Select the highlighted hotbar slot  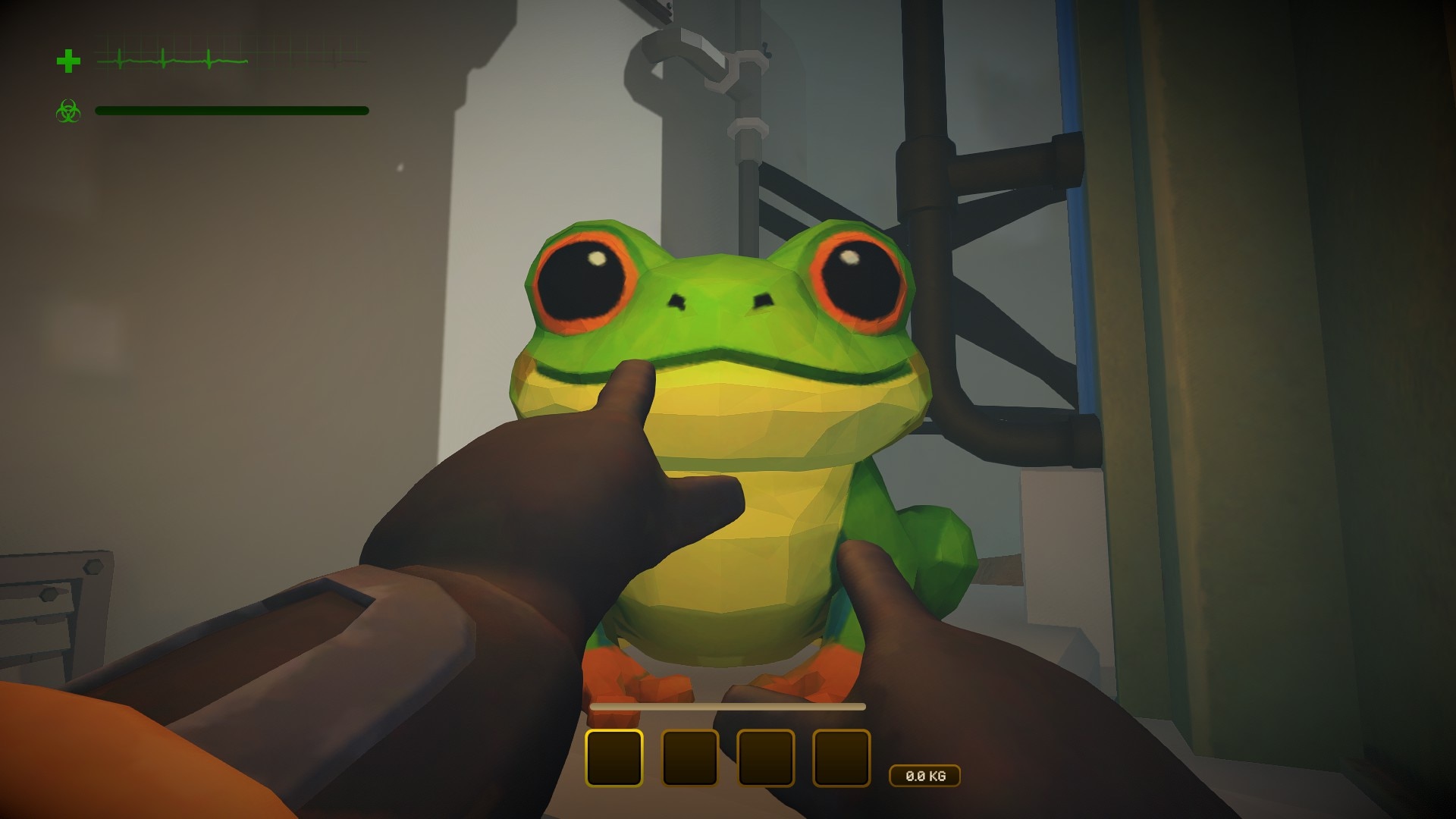point(614,758)
